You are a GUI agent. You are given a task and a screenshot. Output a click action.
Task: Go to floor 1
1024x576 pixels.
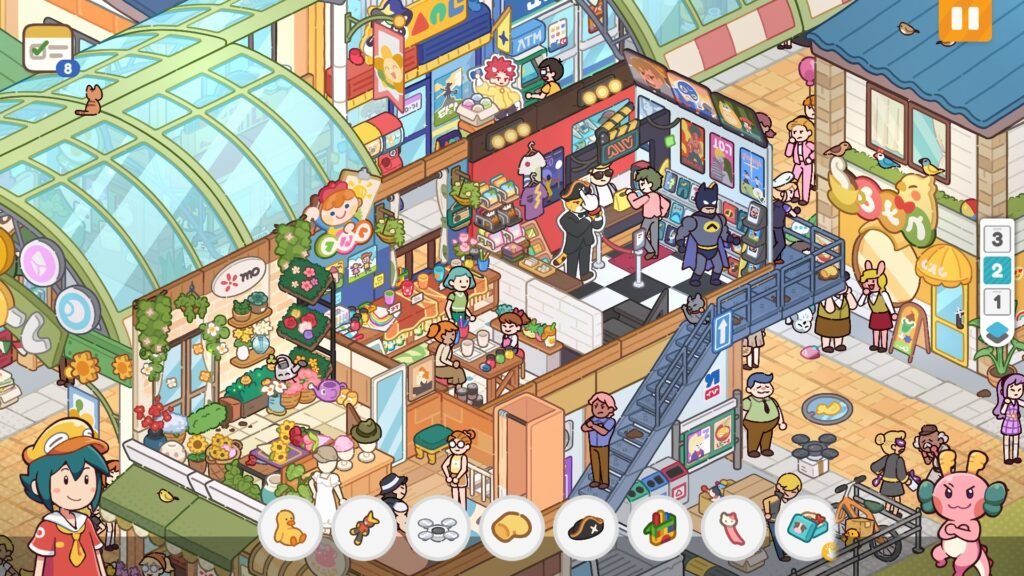pos(996,301)
